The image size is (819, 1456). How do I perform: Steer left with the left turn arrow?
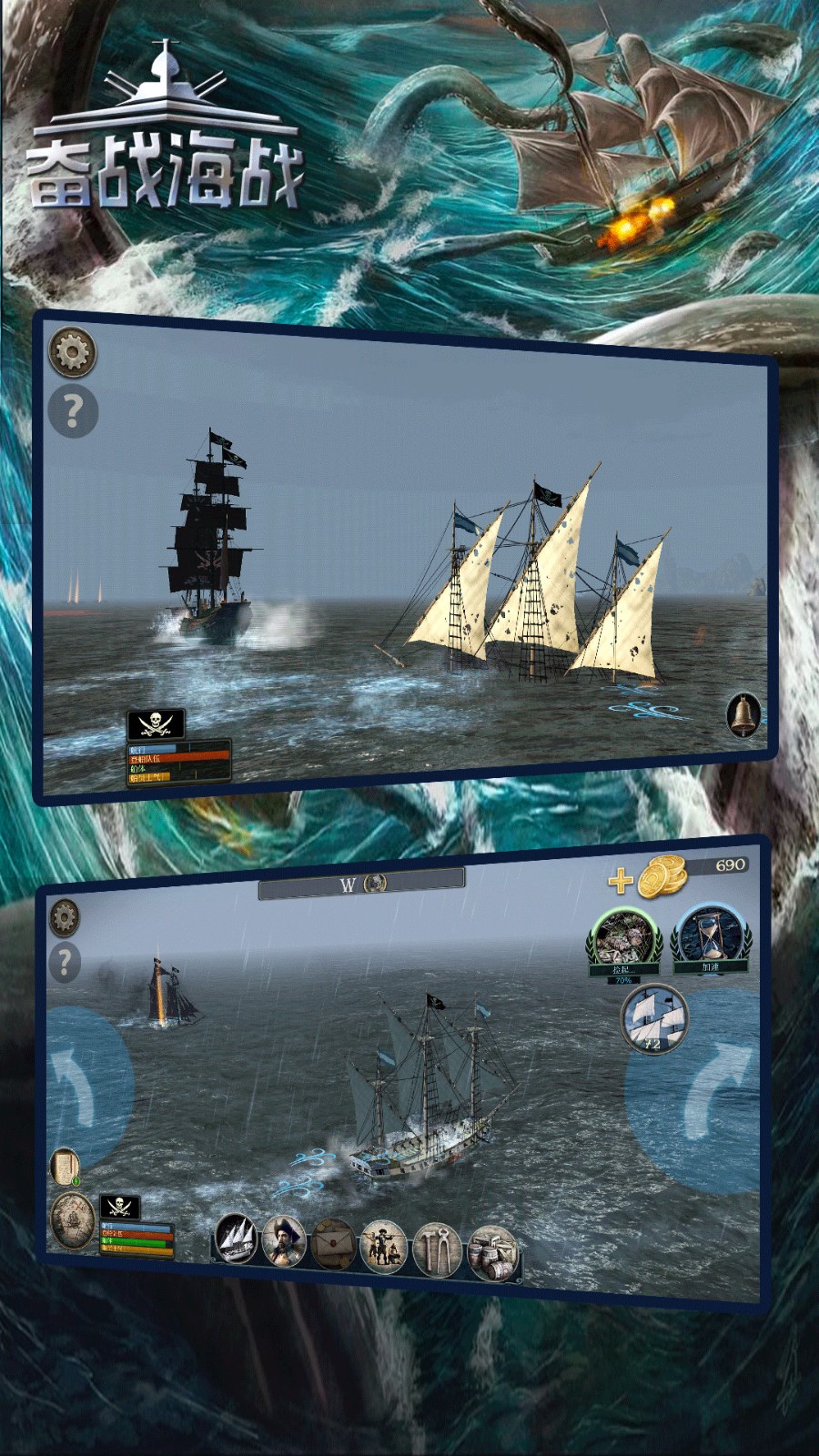(80, 1085)
